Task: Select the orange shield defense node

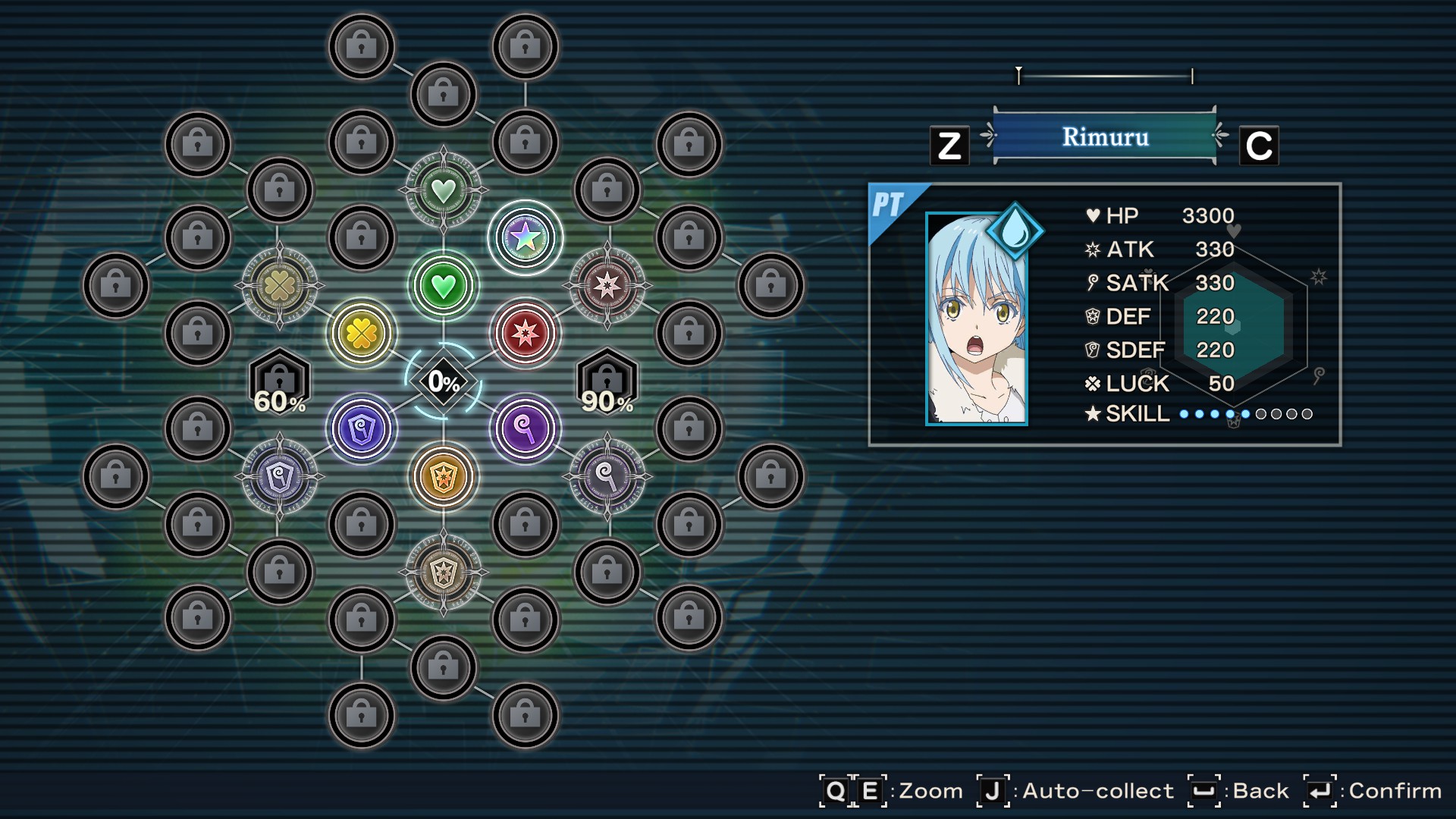Action: (x=444, y=477)
